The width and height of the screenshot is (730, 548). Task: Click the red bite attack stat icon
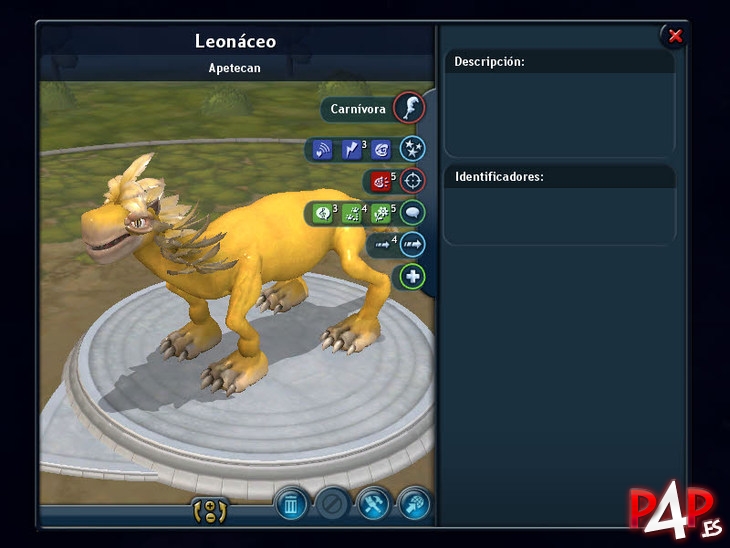click(379, 182)
